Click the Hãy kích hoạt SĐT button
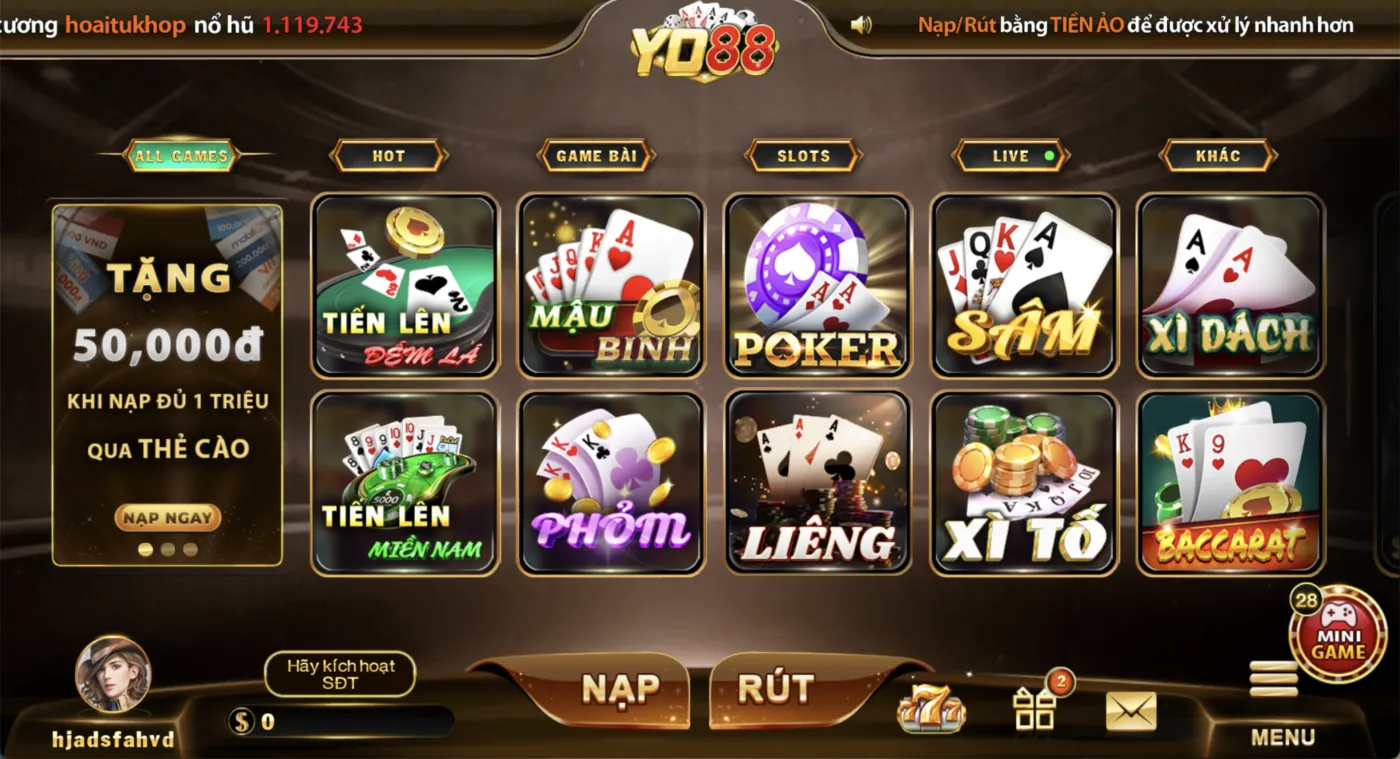Screen dimensions: 1400x759 (340, 674)
